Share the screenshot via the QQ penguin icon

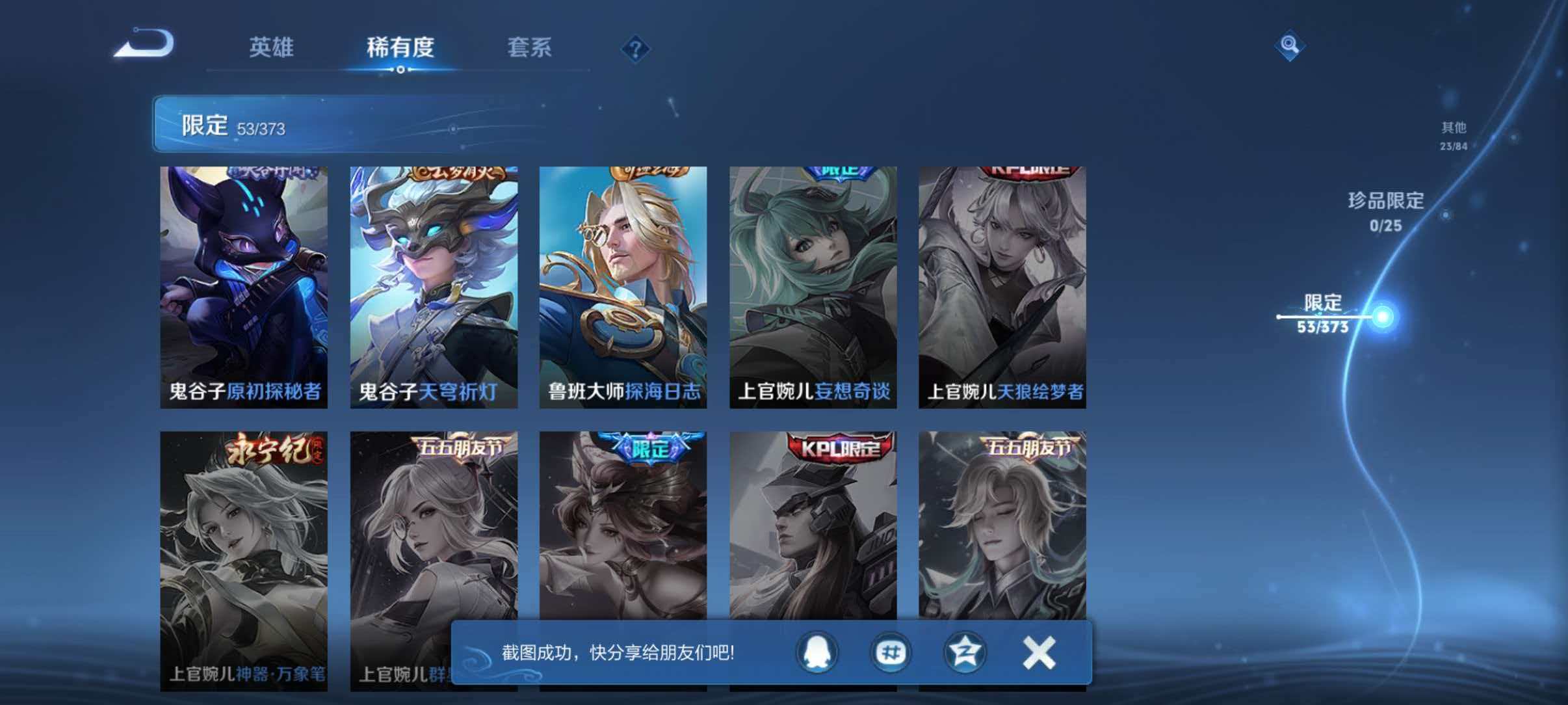(x=816, y=652)
